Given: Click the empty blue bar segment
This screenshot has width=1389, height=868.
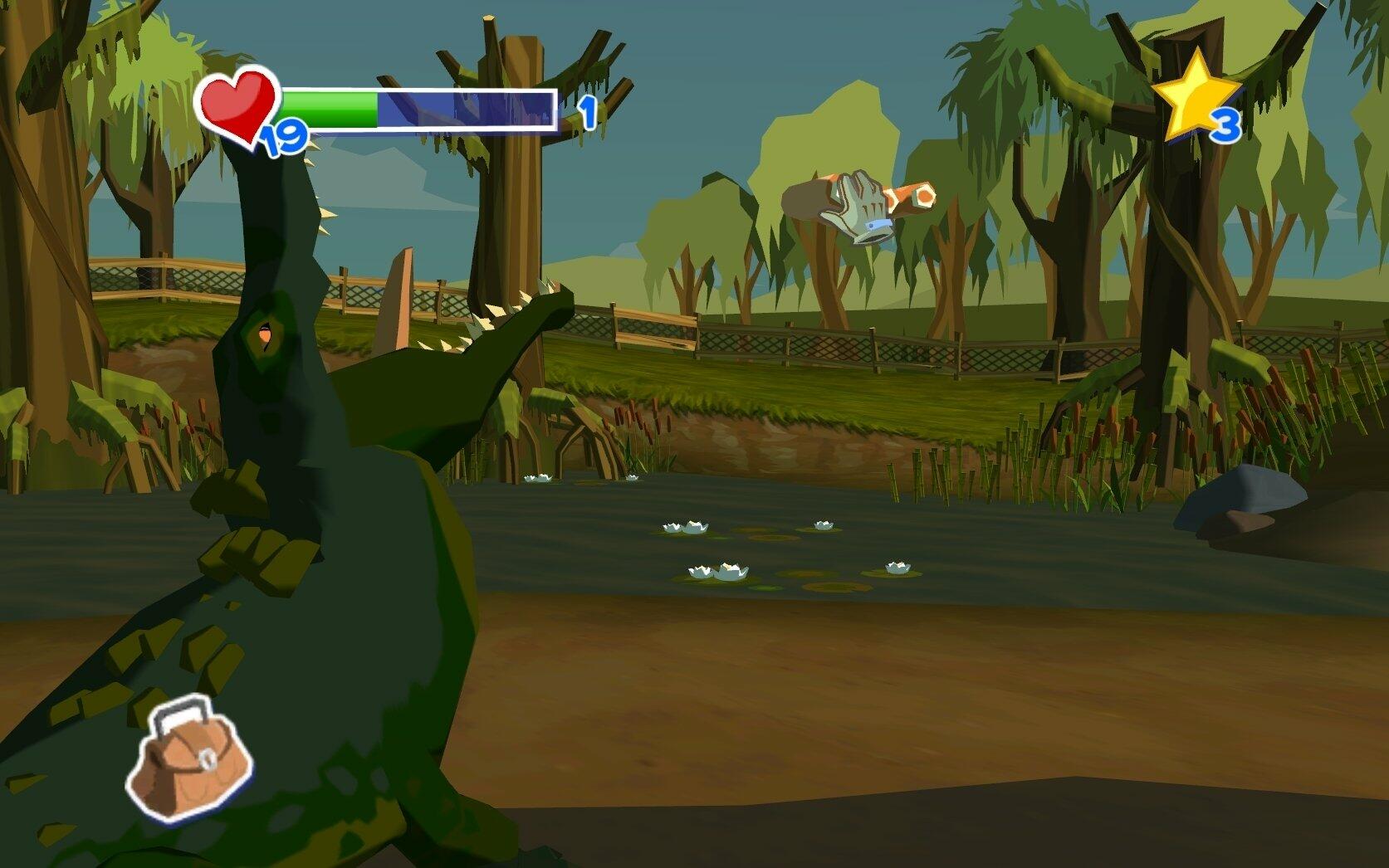Looking at the screenshot, I should pos(465,108).
